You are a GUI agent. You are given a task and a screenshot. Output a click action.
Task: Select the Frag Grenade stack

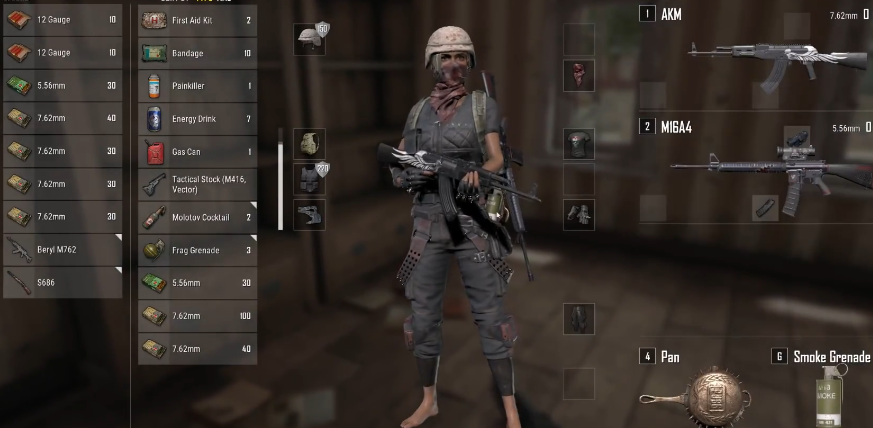coord(196,250)
